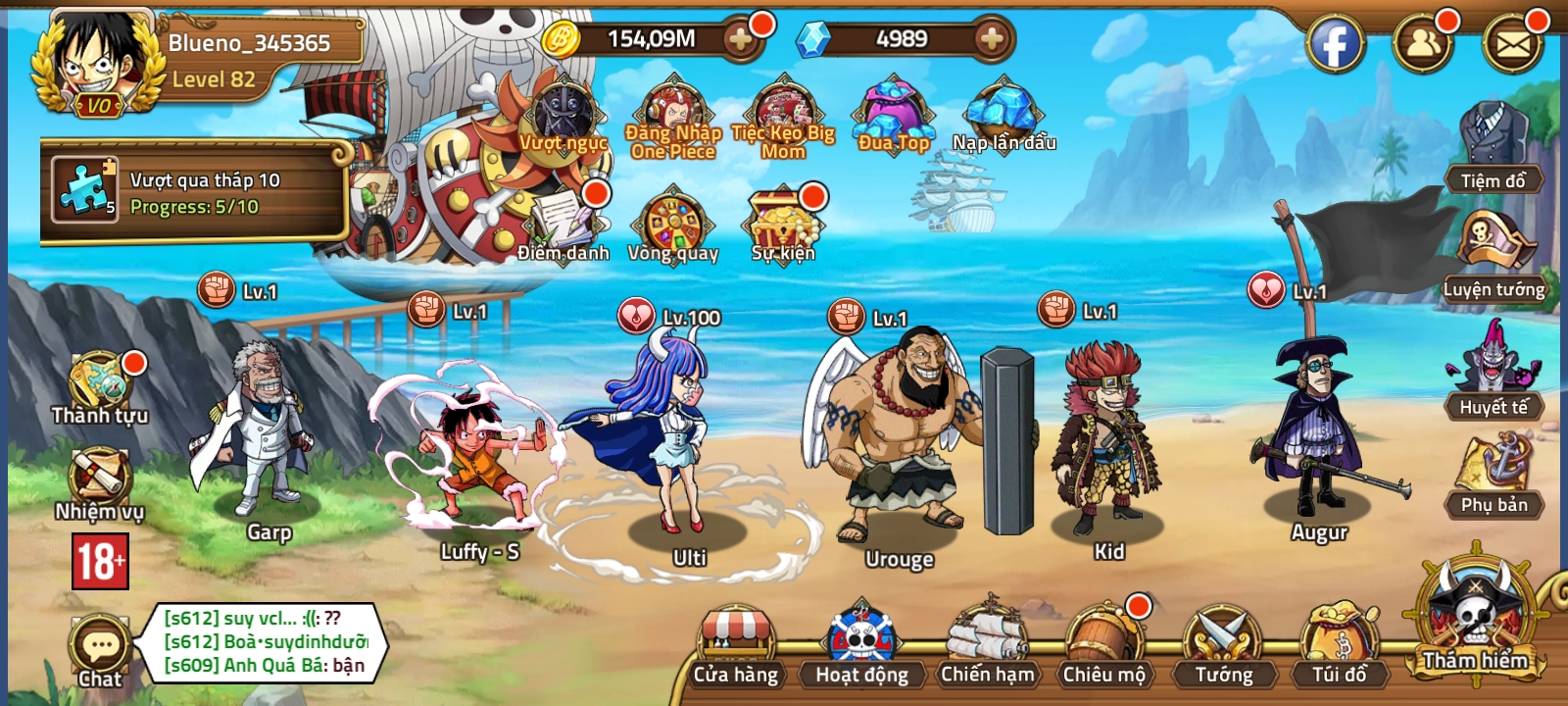Switch to the Tướng heroes tab
This screenshot has height=706, width=1568.
1227,642
